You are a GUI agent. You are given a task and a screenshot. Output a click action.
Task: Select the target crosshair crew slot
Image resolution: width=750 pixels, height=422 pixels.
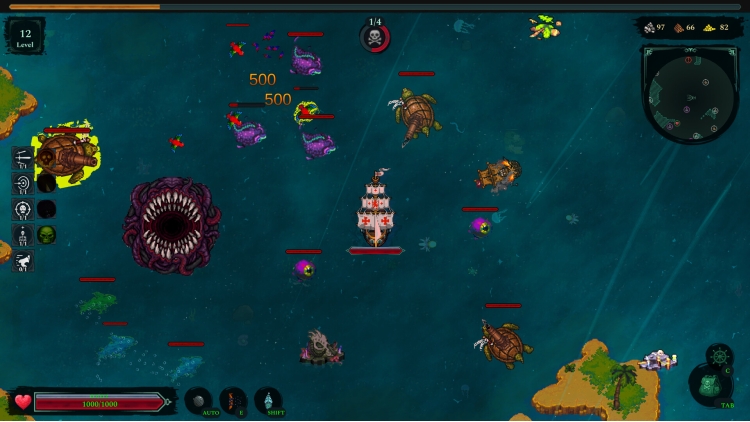coord(22,184)
